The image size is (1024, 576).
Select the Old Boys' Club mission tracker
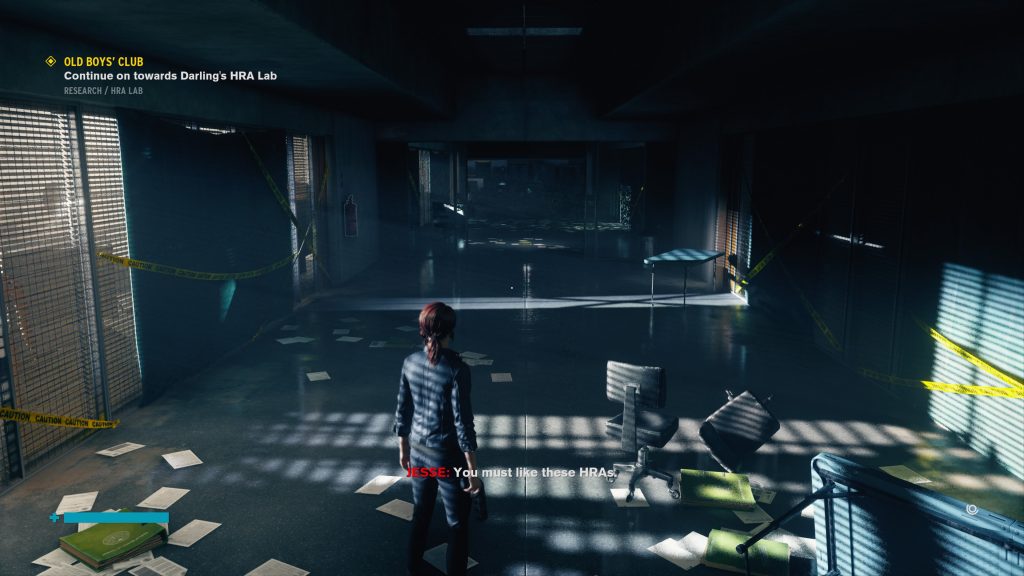104,62
